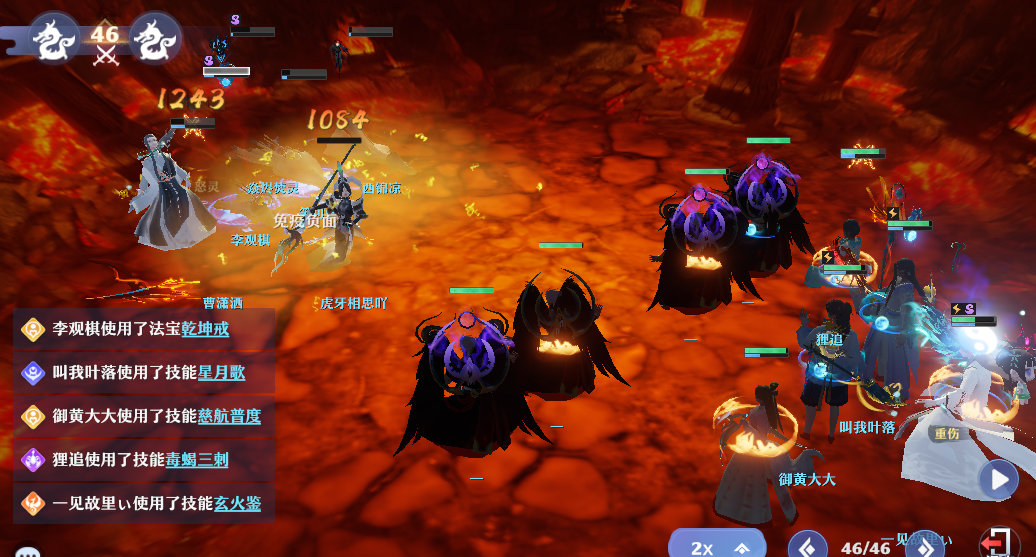This screenshot has height=557, width=1036.
Task: Exit the battle with the red arrow button
Action: (996, 543)
